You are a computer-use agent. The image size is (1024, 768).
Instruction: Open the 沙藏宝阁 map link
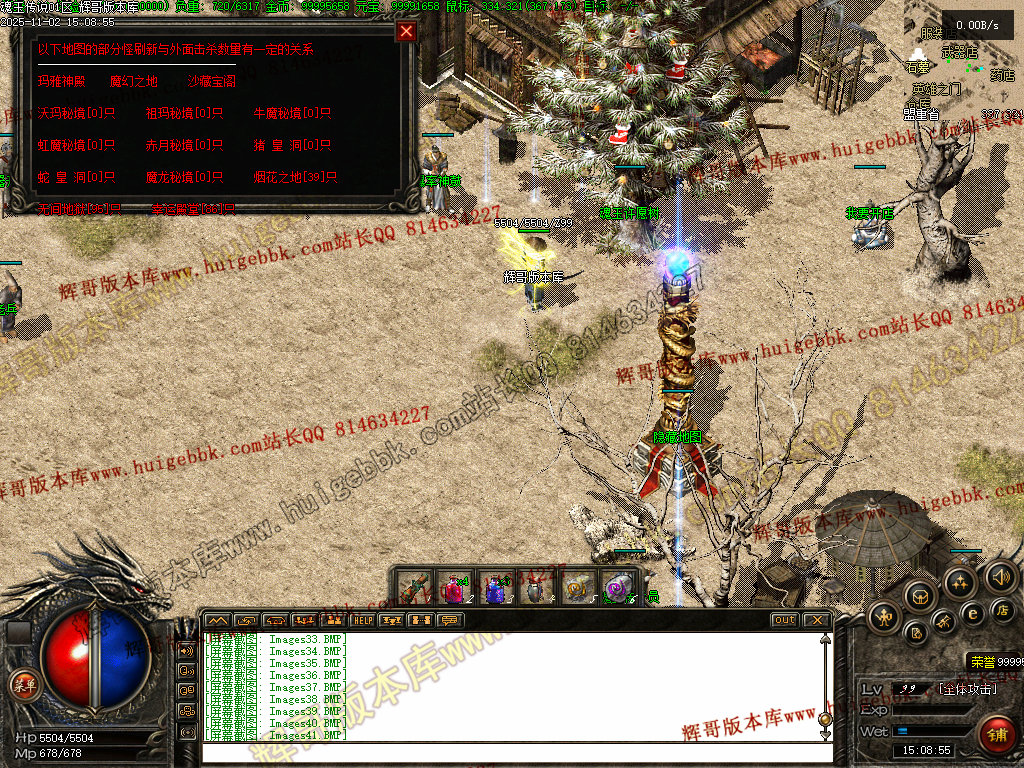click(211, 81)
